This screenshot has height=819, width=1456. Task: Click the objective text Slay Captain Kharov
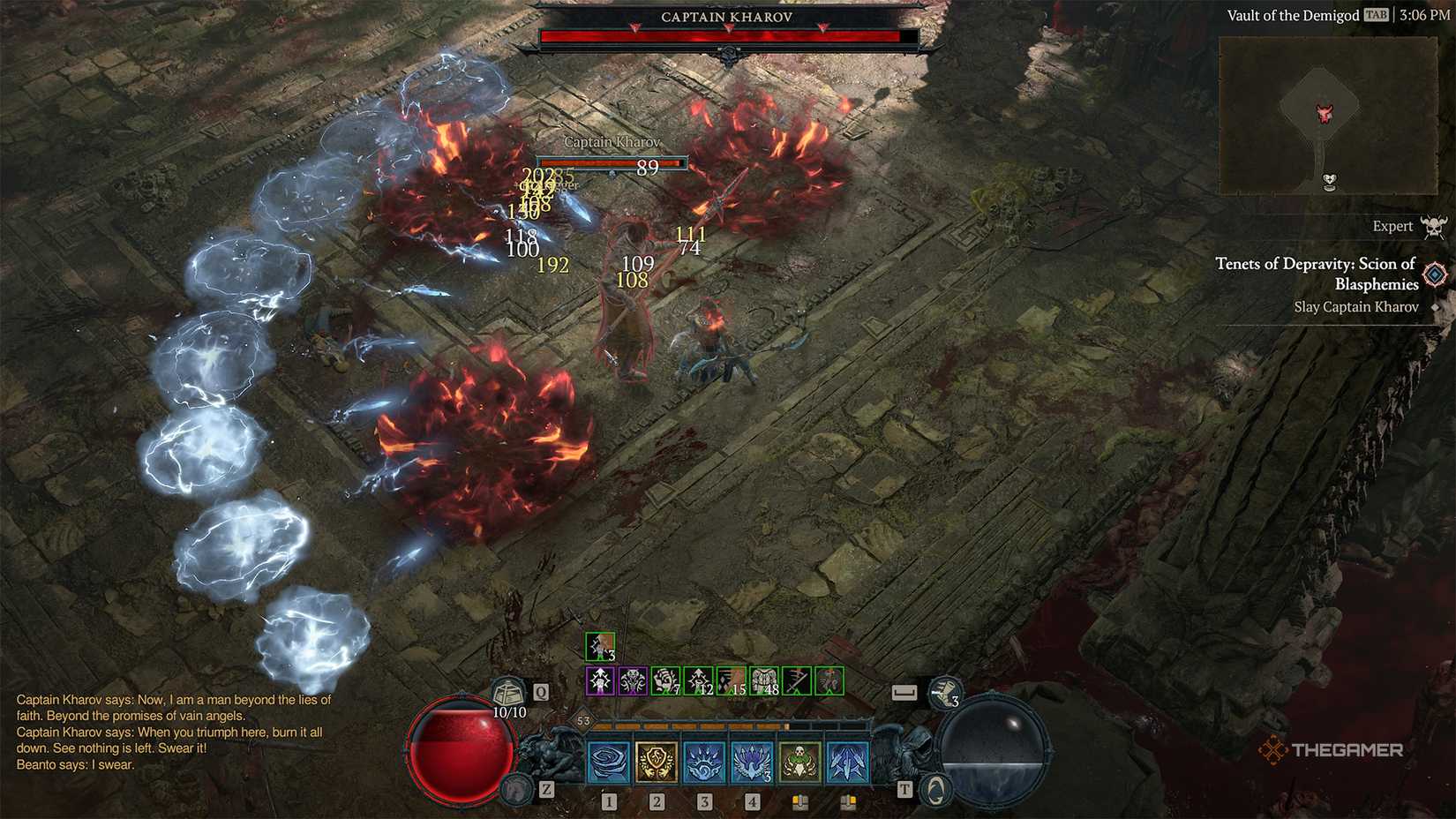click(x=1356, y=307)
